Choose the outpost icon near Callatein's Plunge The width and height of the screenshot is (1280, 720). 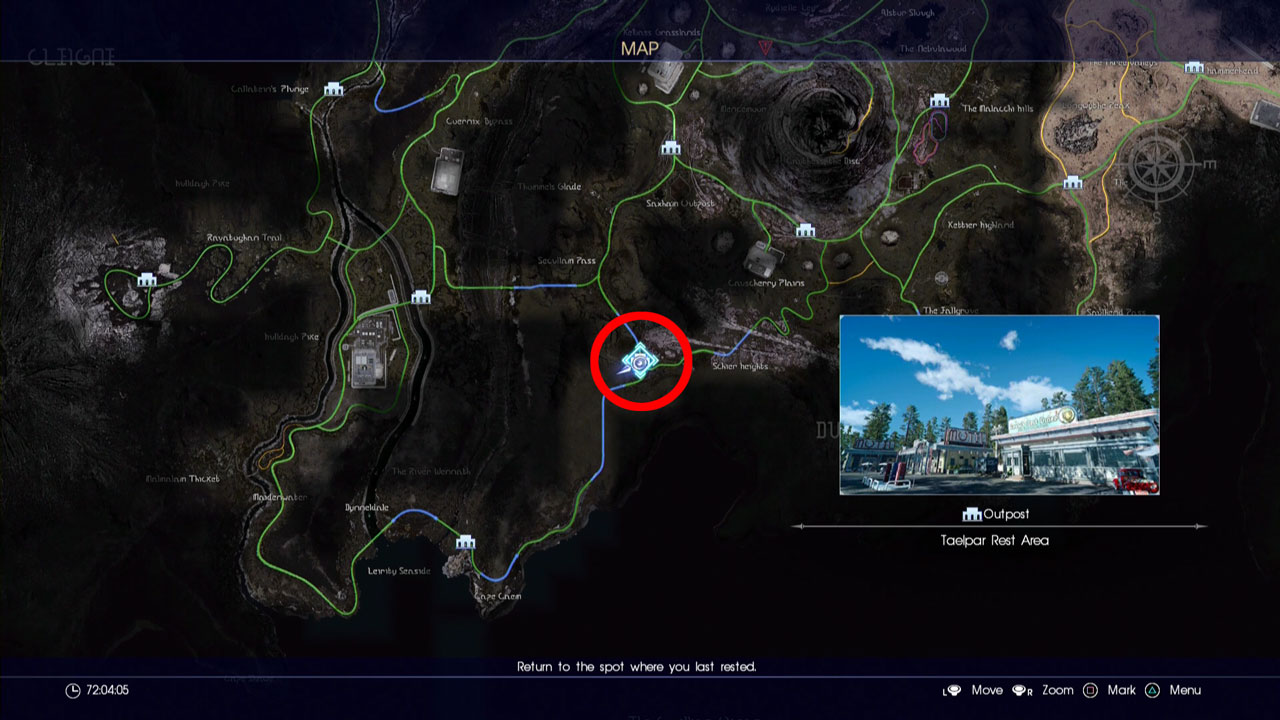(333, 89)
